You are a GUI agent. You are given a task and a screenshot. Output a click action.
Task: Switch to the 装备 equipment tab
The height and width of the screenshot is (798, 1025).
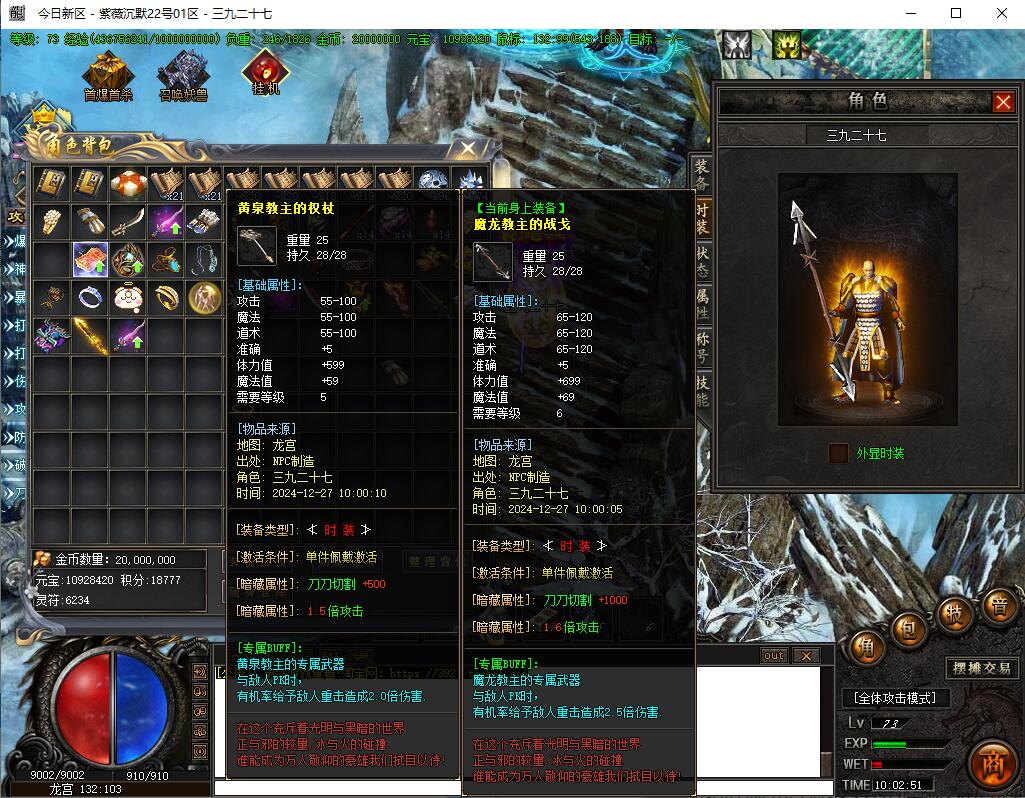point(703,175)
